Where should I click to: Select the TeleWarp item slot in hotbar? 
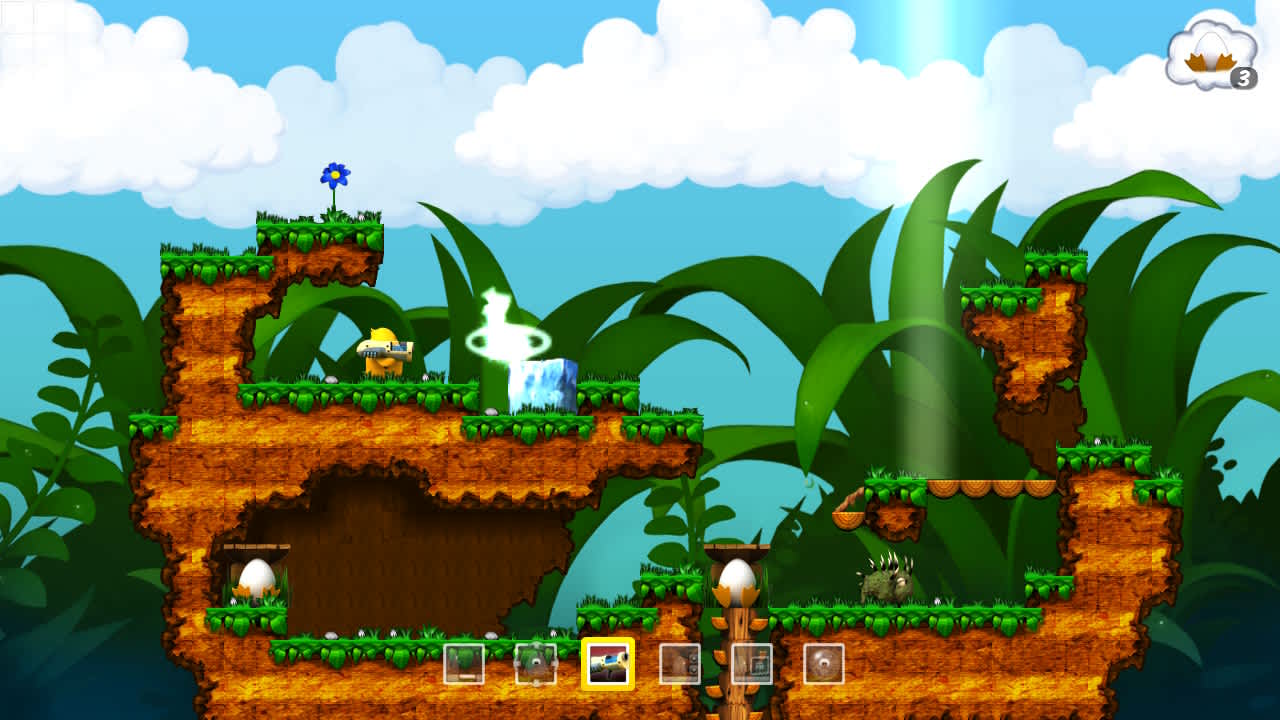pyautogui.click(x=535, y=663)
